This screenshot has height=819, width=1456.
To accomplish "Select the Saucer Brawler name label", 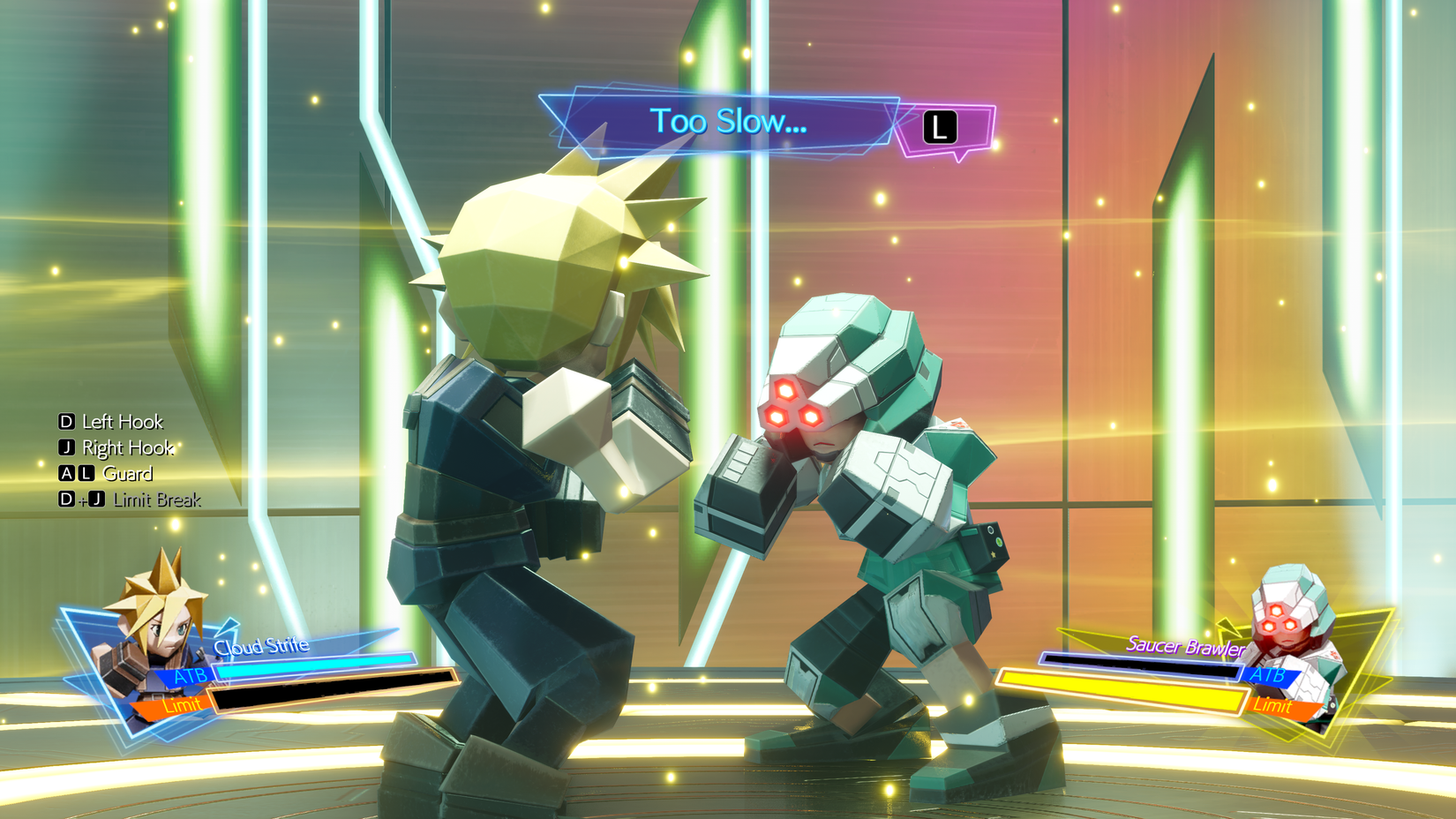I will point(1186,647).
